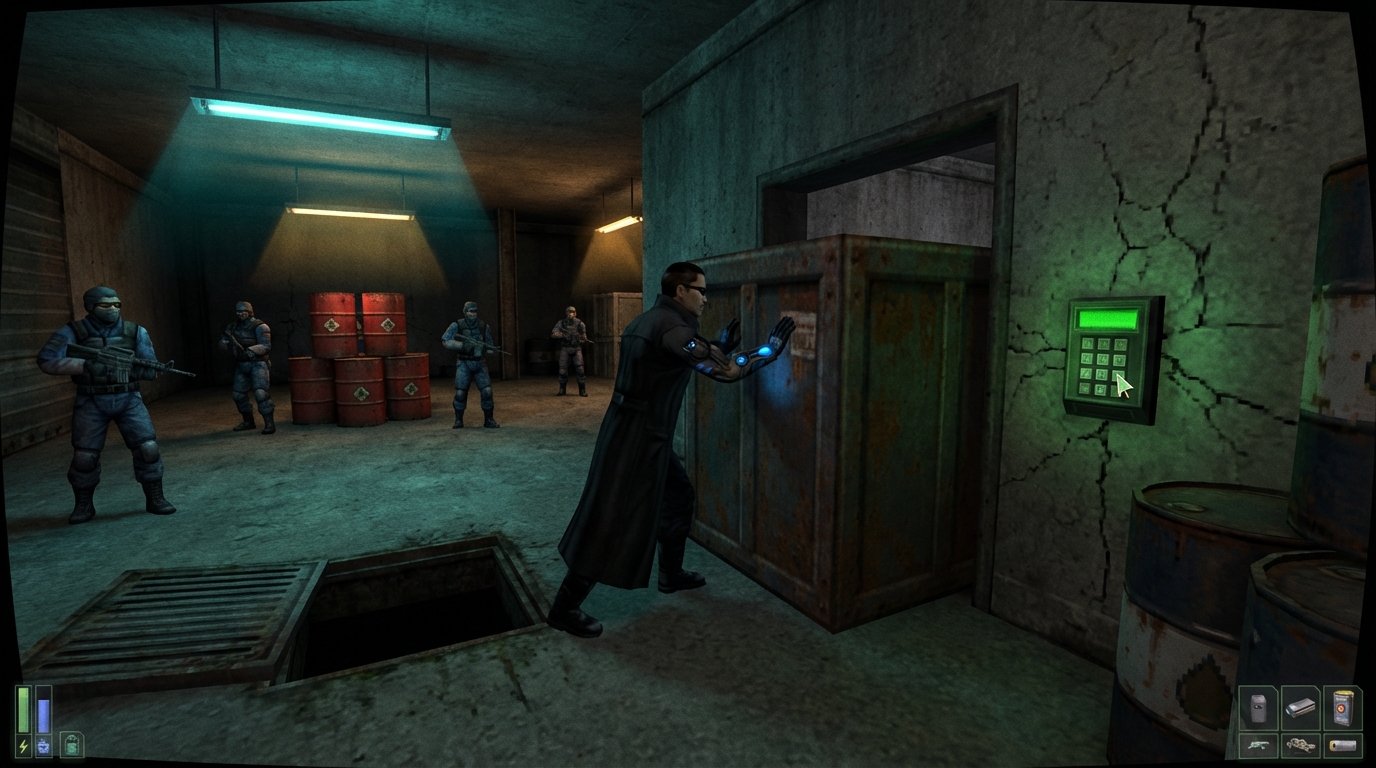Click the green canister icon beside the bars
Image resolution: width=1376 pixels, height=768 pixels.
point(72,744)
